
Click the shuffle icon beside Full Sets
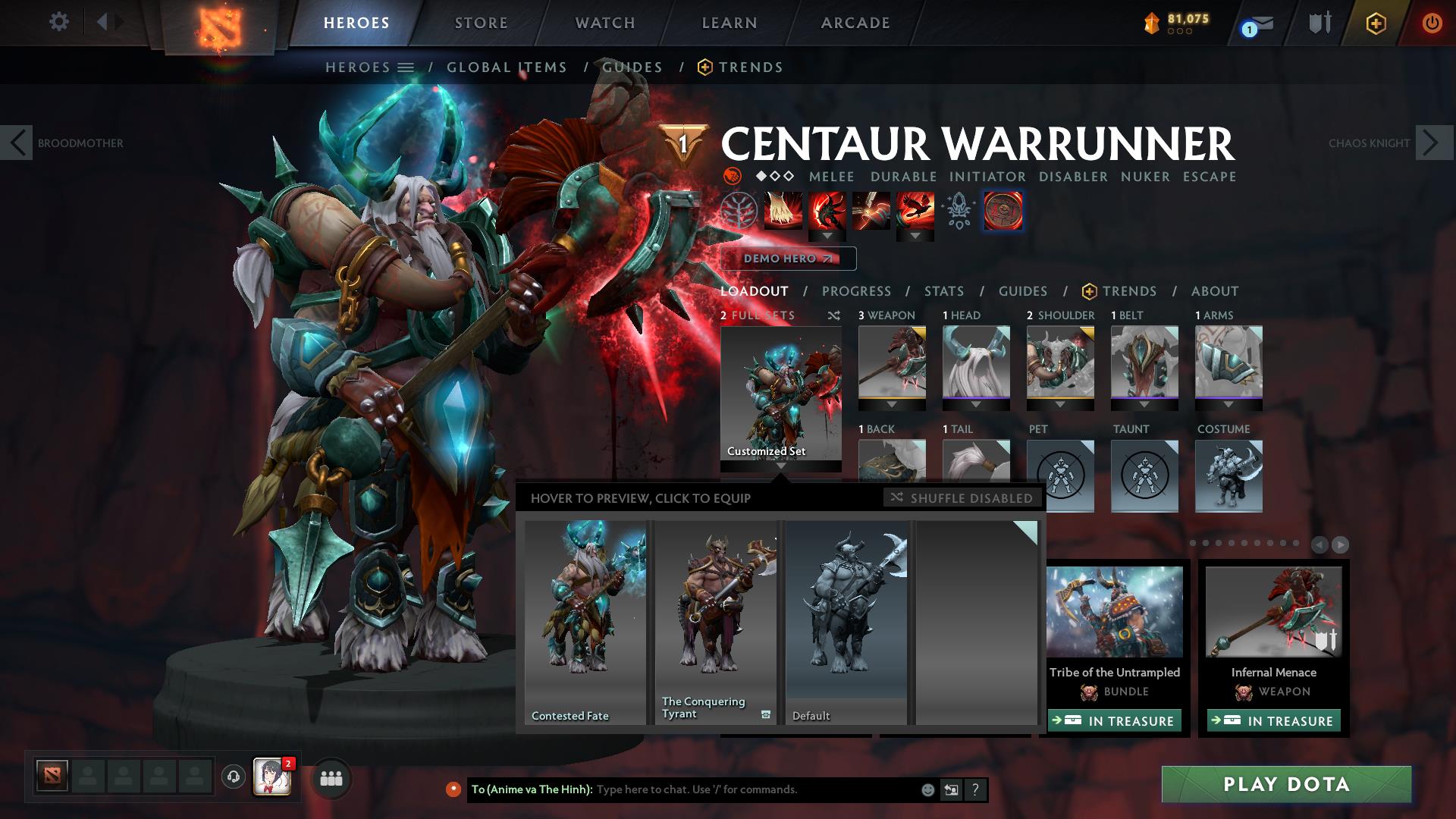(833, 315)
